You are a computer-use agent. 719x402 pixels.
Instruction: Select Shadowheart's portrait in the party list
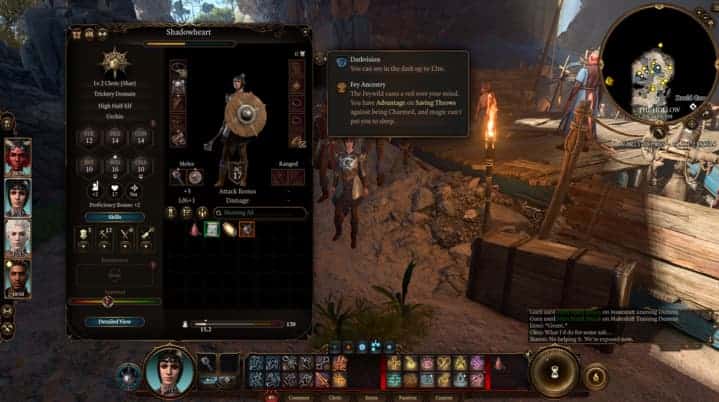pyautogui.click(x=17, y=195)
